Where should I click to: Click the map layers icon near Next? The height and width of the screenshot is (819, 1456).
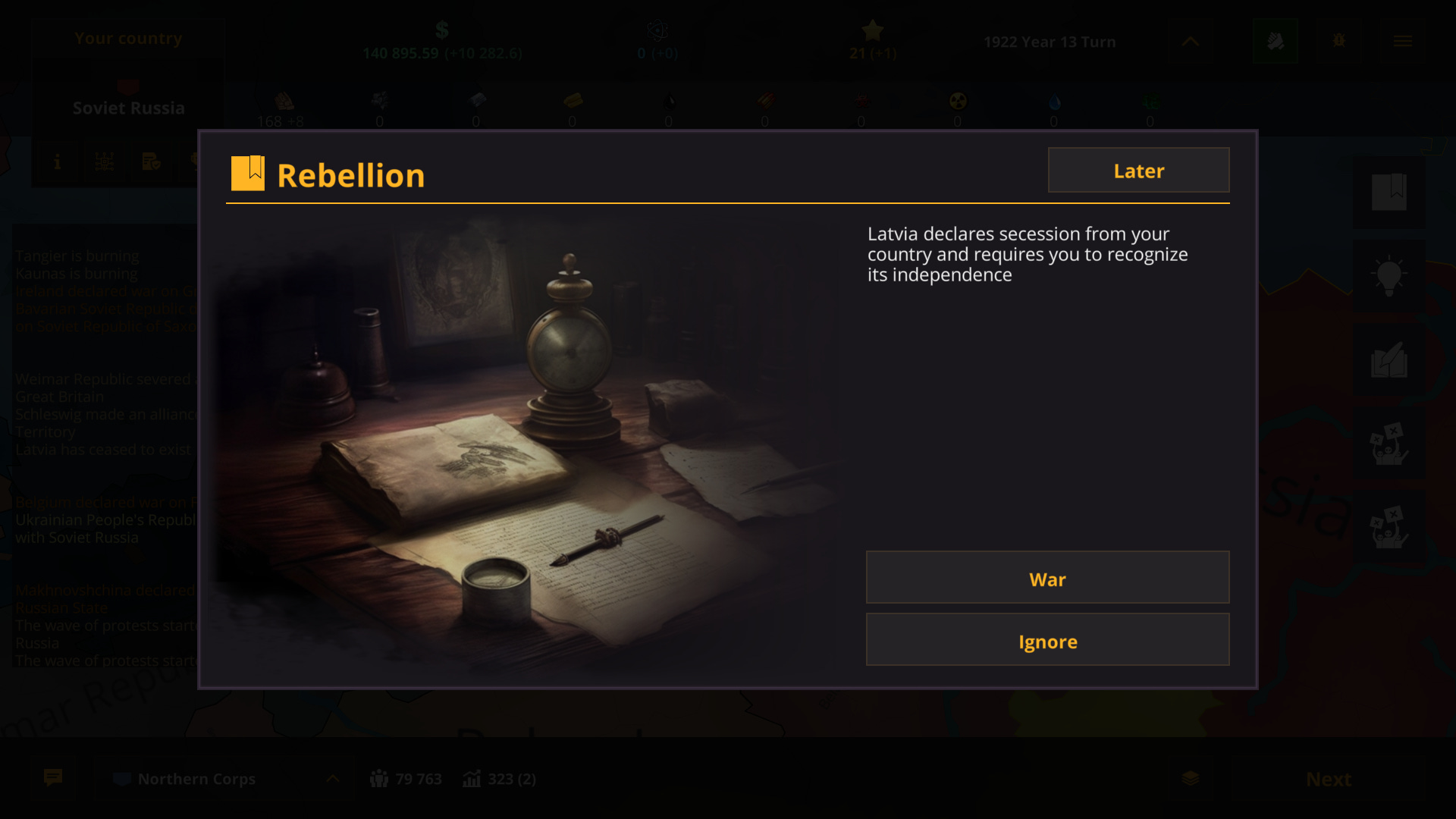click(x=1189, y=778)
